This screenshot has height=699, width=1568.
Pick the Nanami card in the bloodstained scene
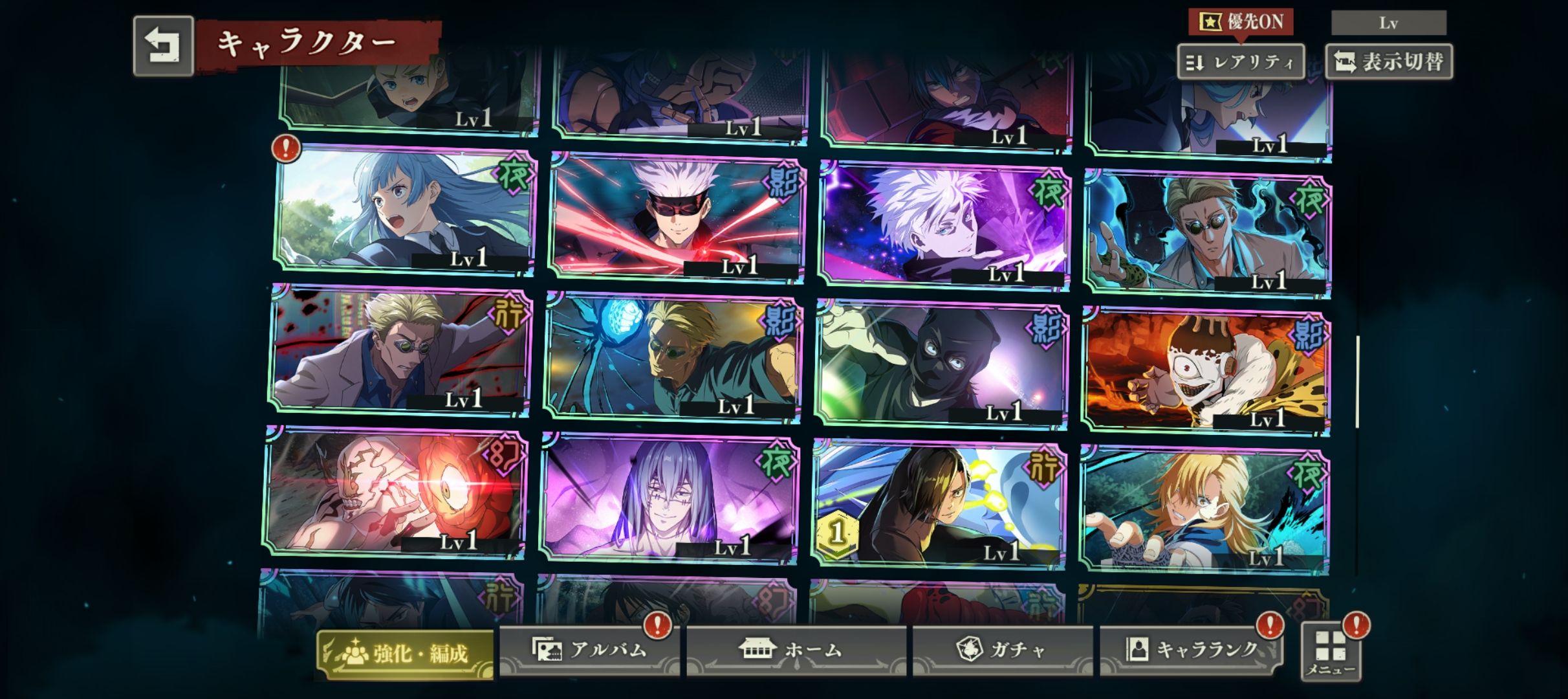[401, 349]
